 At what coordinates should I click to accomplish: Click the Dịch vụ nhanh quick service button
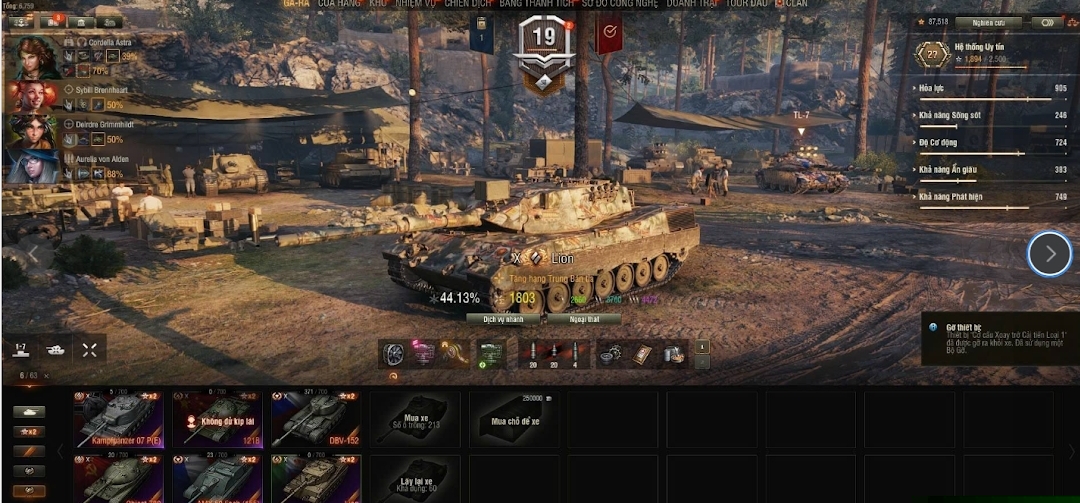pos(503,319)
